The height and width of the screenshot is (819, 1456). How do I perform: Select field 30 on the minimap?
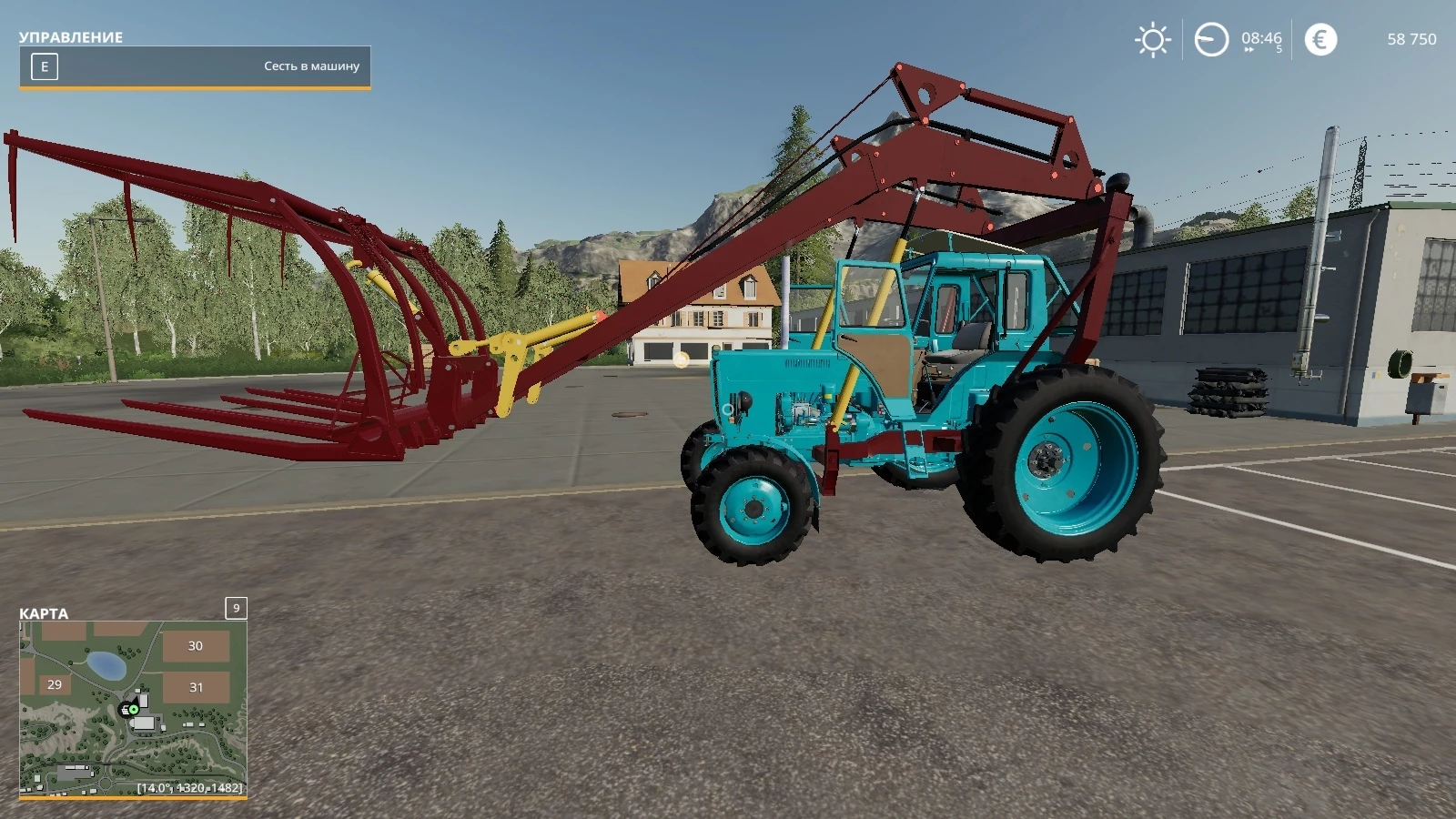click(x=196, y=646)
